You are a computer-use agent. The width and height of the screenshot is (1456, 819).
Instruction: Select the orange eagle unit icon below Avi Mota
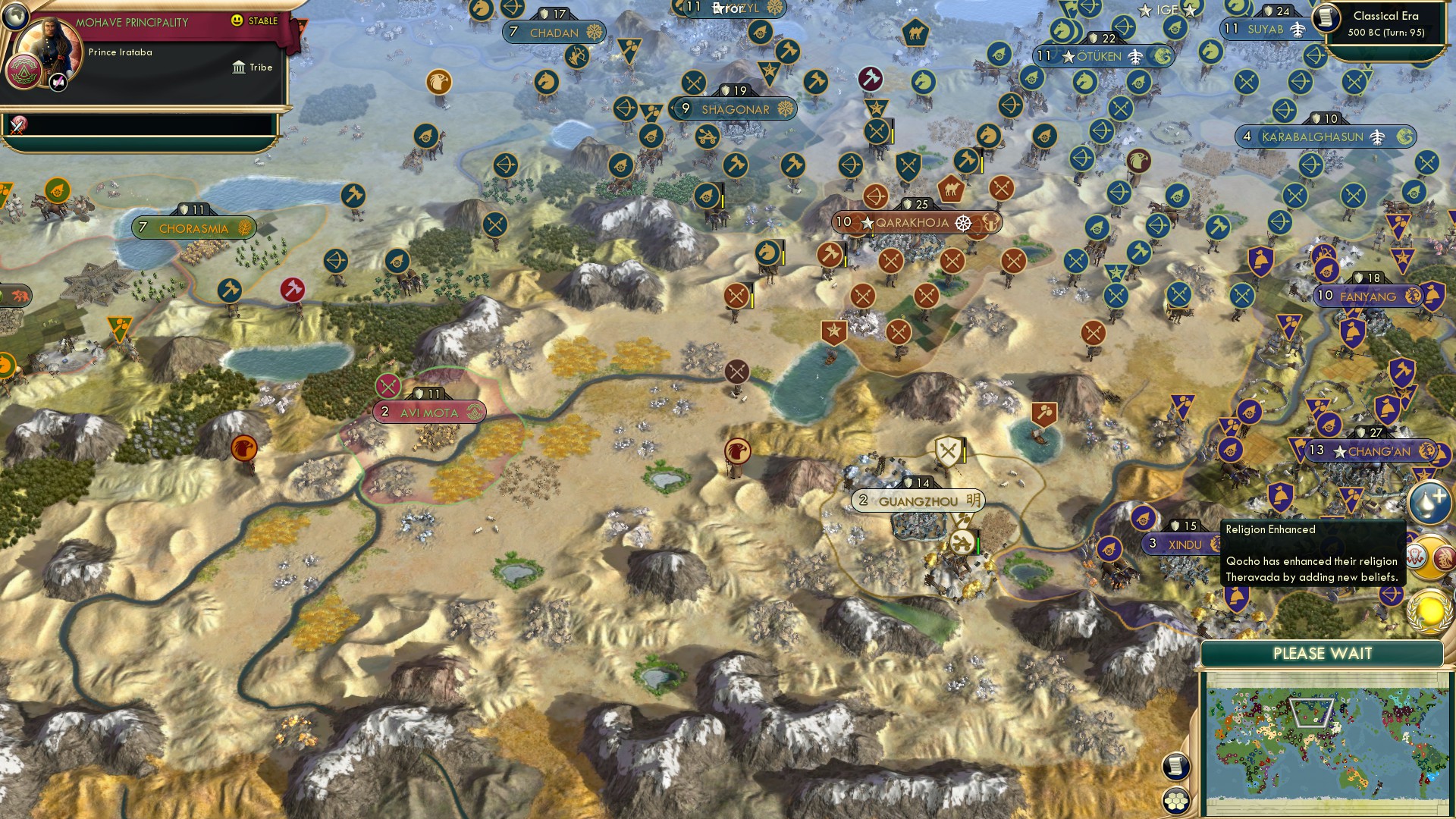coord(243,449)
